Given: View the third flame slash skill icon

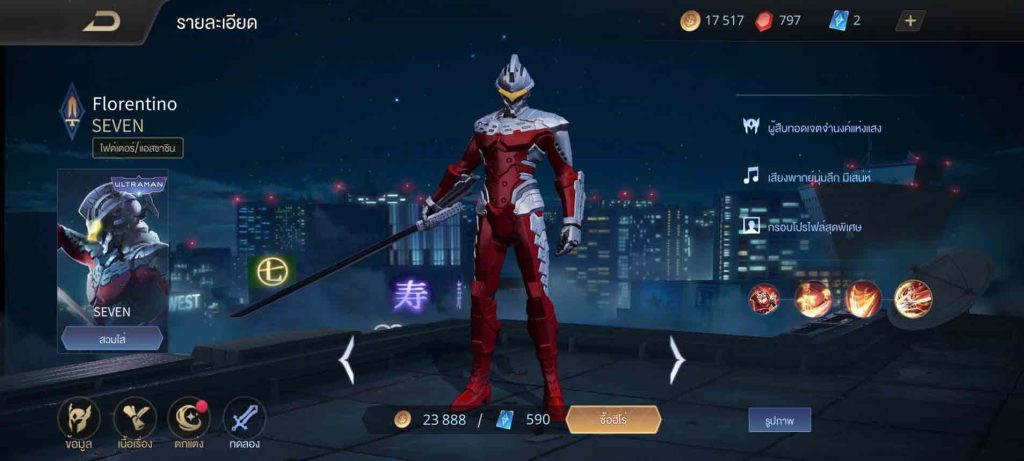Looking at the screenshot, I should (x=863, y=299).
